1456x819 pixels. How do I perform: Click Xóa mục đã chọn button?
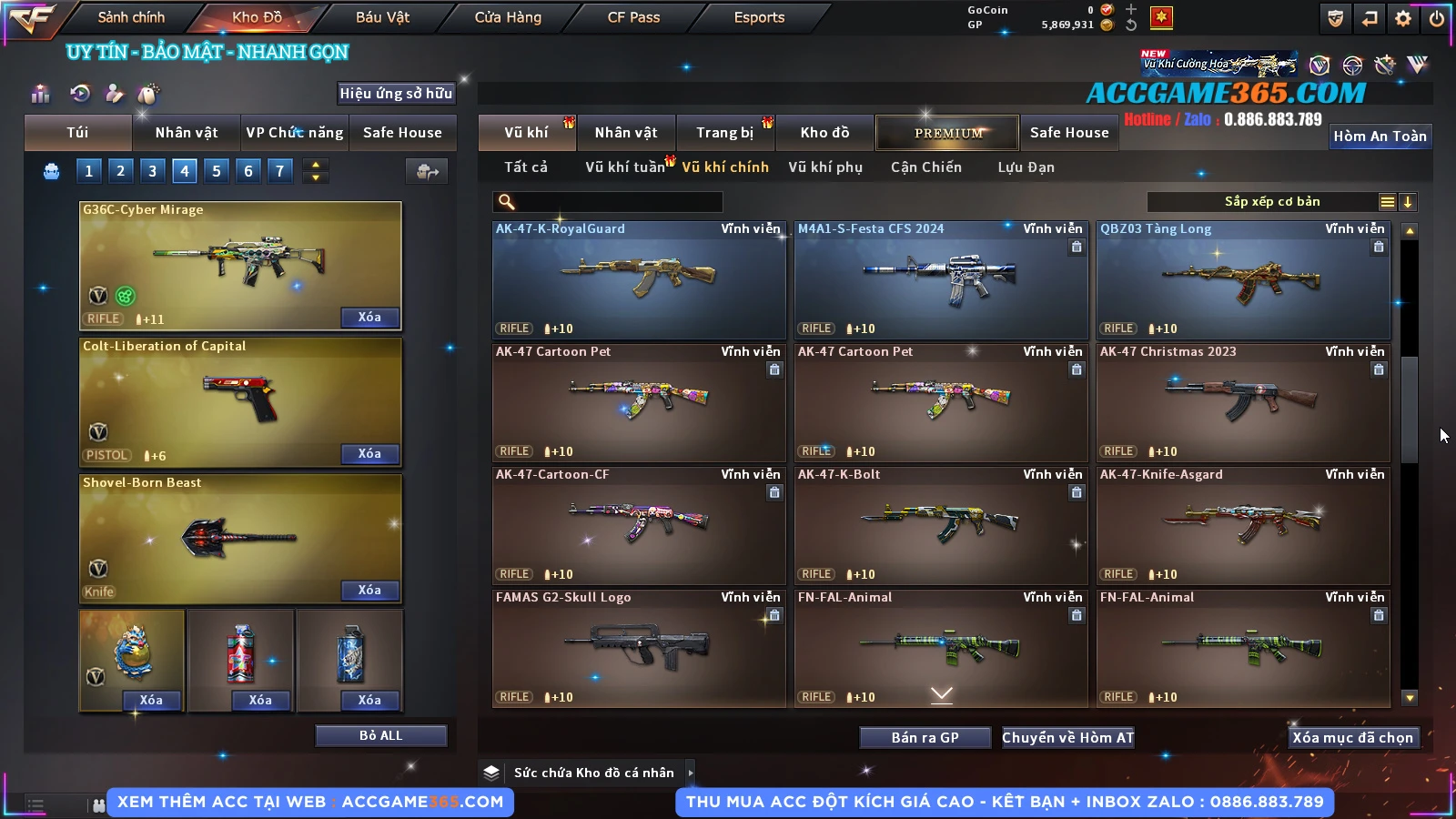tap(1352, 737)
